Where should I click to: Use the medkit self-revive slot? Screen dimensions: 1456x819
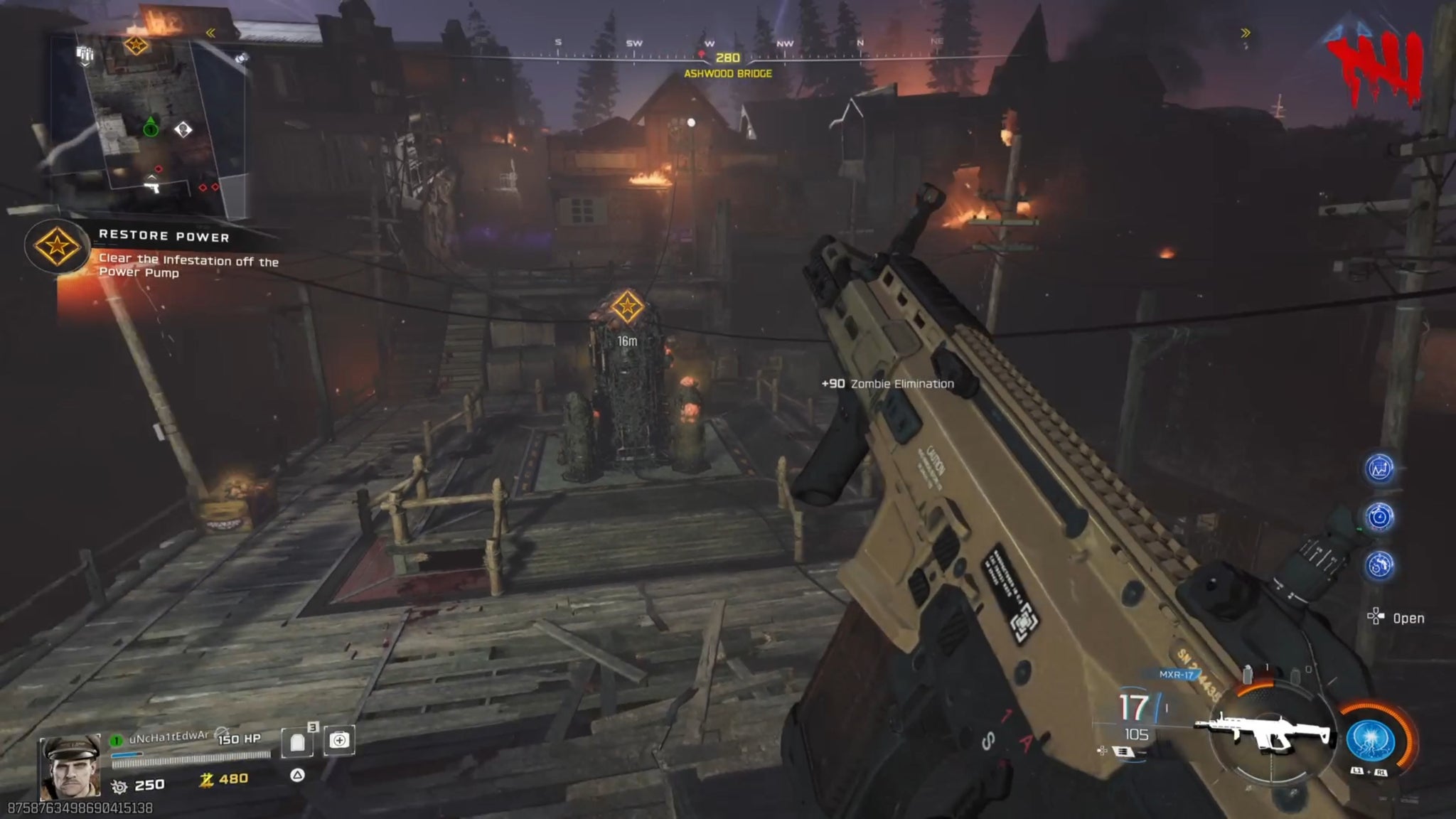click(x=339, y=741)
